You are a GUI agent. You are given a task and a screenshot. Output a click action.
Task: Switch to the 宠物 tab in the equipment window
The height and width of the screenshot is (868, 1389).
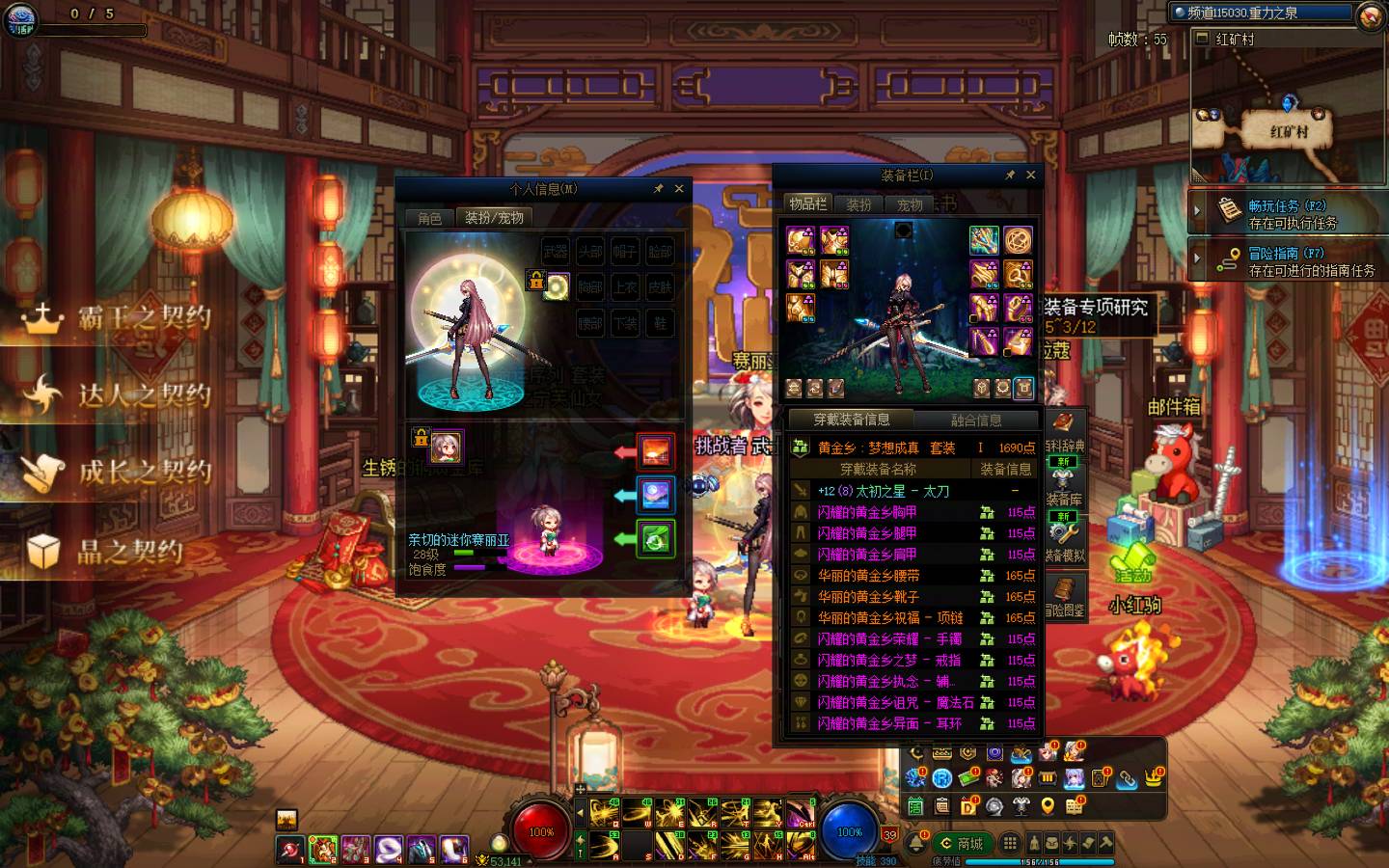(910, 204)
